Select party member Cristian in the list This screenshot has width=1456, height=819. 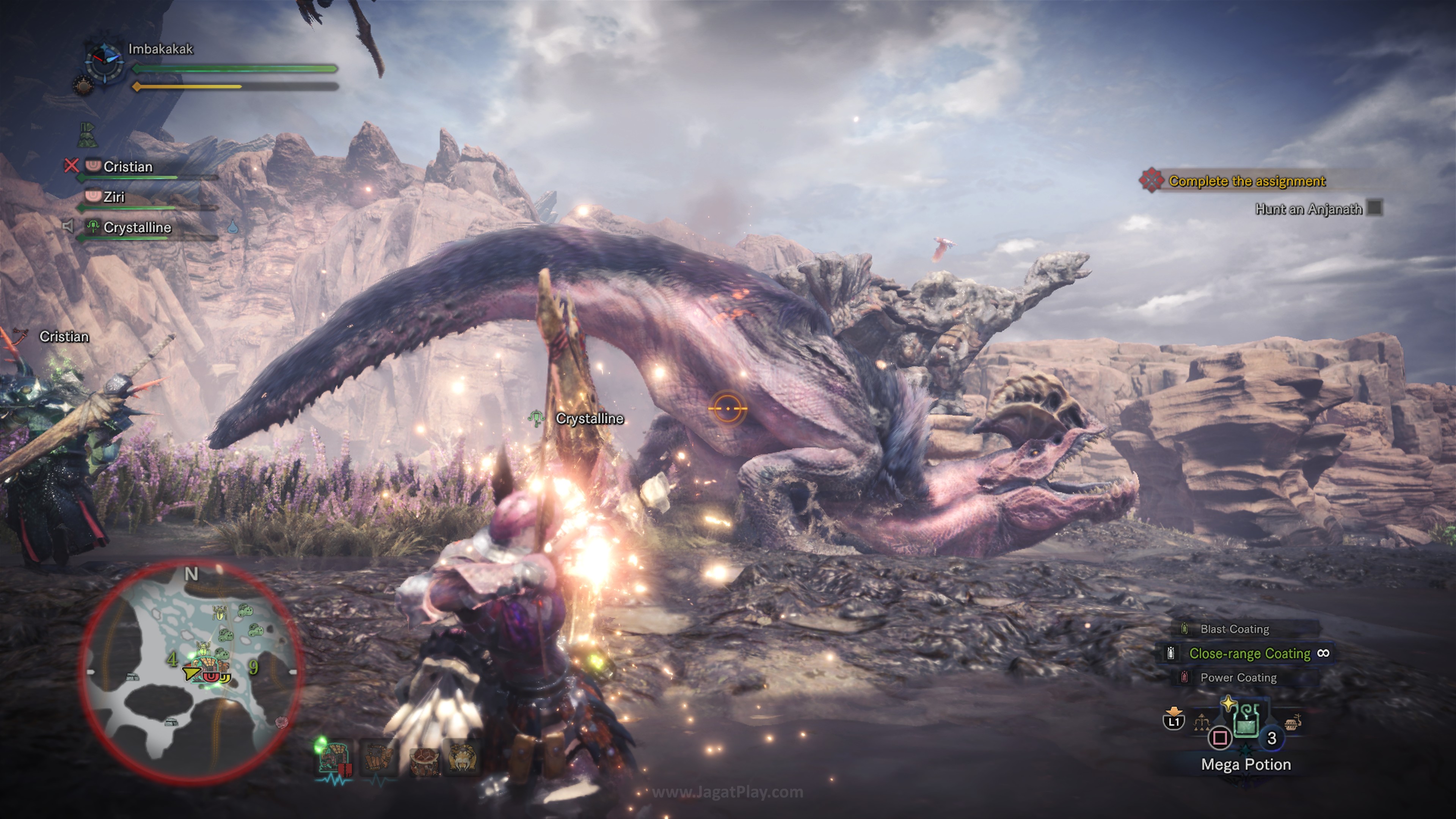click(x=128, y=167)
